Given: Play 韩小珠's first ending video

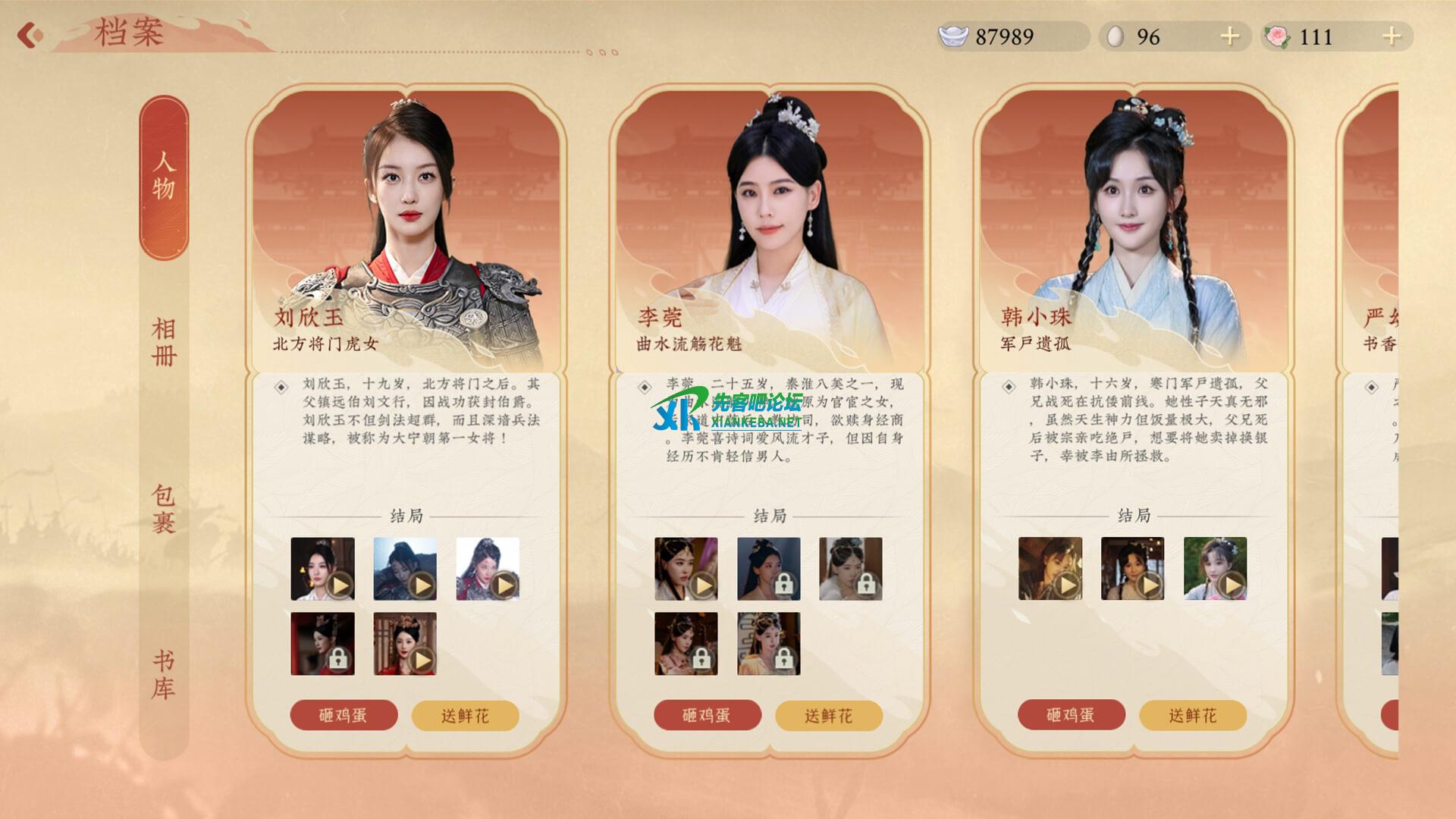Looking at the screenshot, I should 1050,569.
